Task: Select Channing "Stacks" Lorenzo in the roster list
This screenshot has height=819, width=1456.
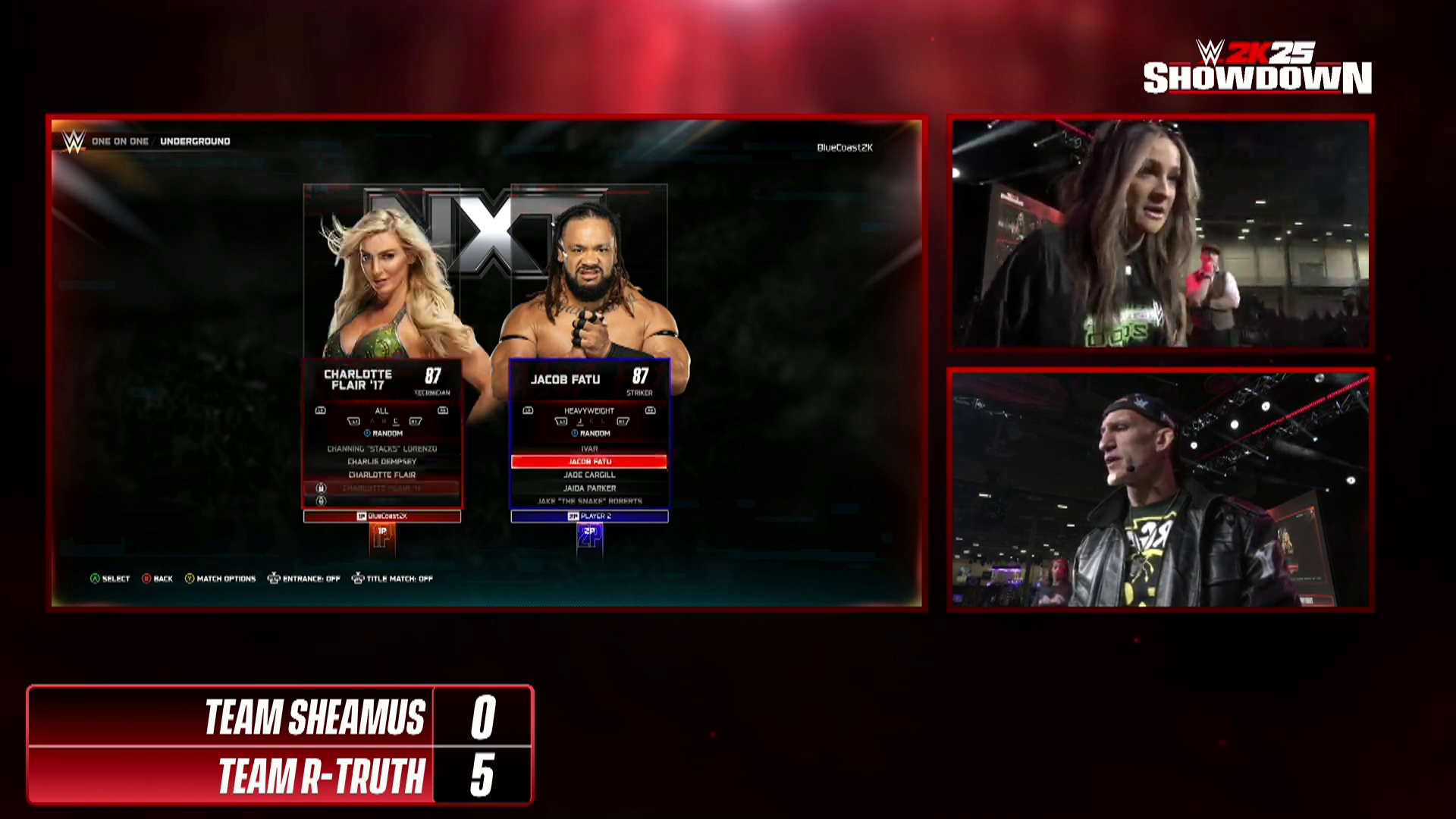Action: pos(381,449)
